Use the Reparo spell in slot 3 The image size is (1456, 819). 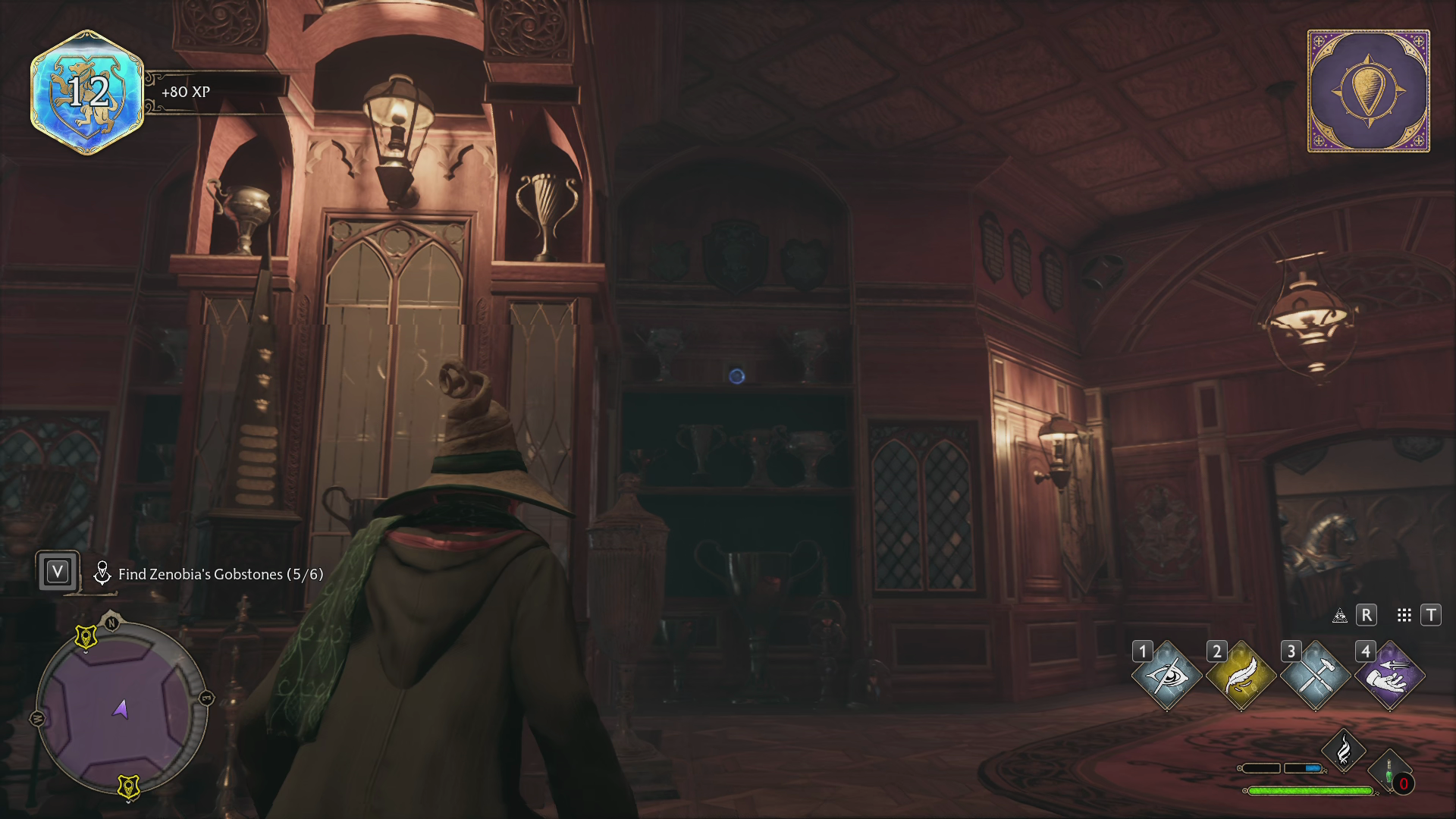tap(1314, 676)
